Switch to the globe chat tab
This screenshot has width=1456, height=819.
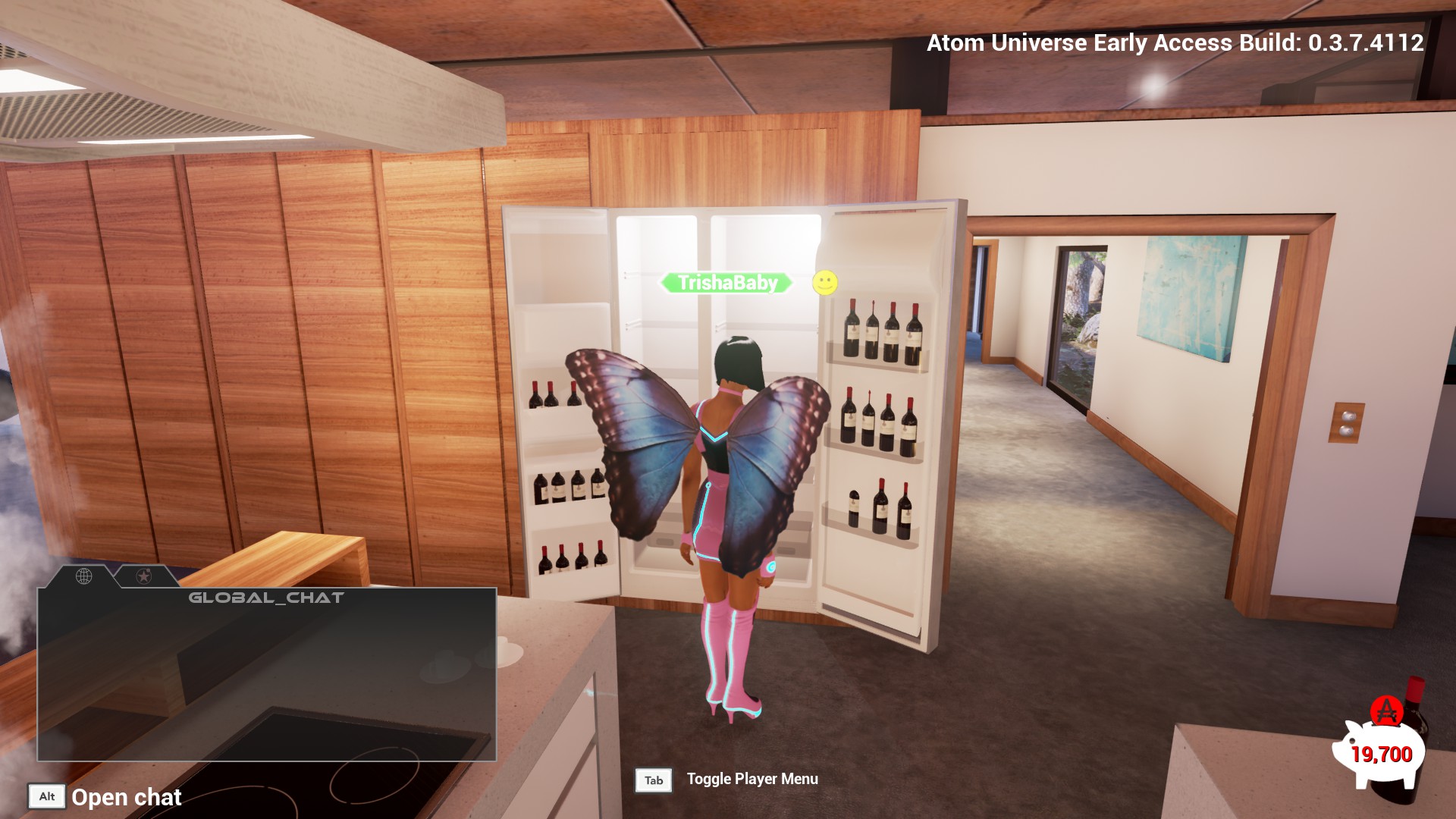[84, 576]
